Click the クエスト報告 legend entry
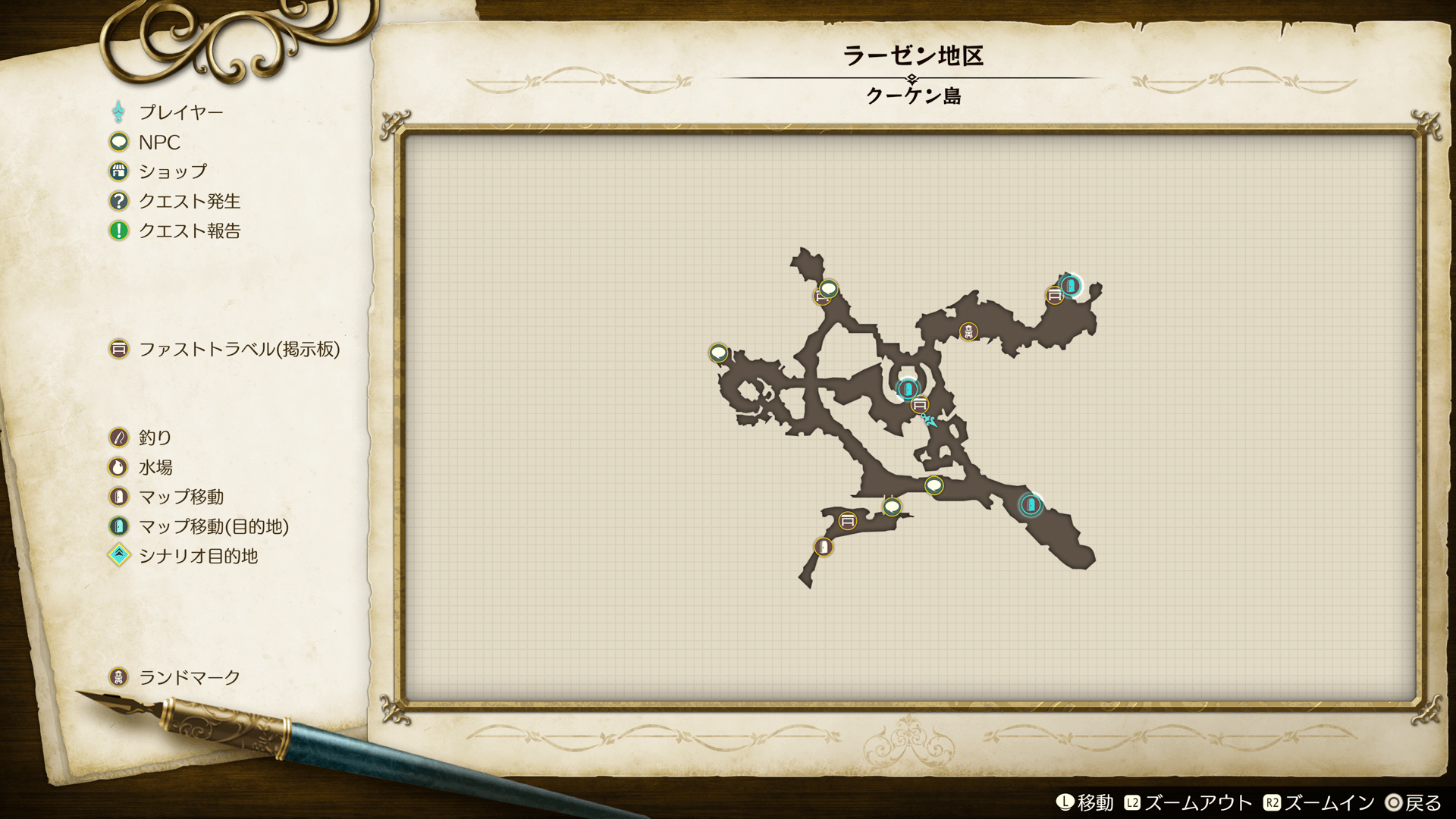 pyautogui.click(x=189, y=231)
